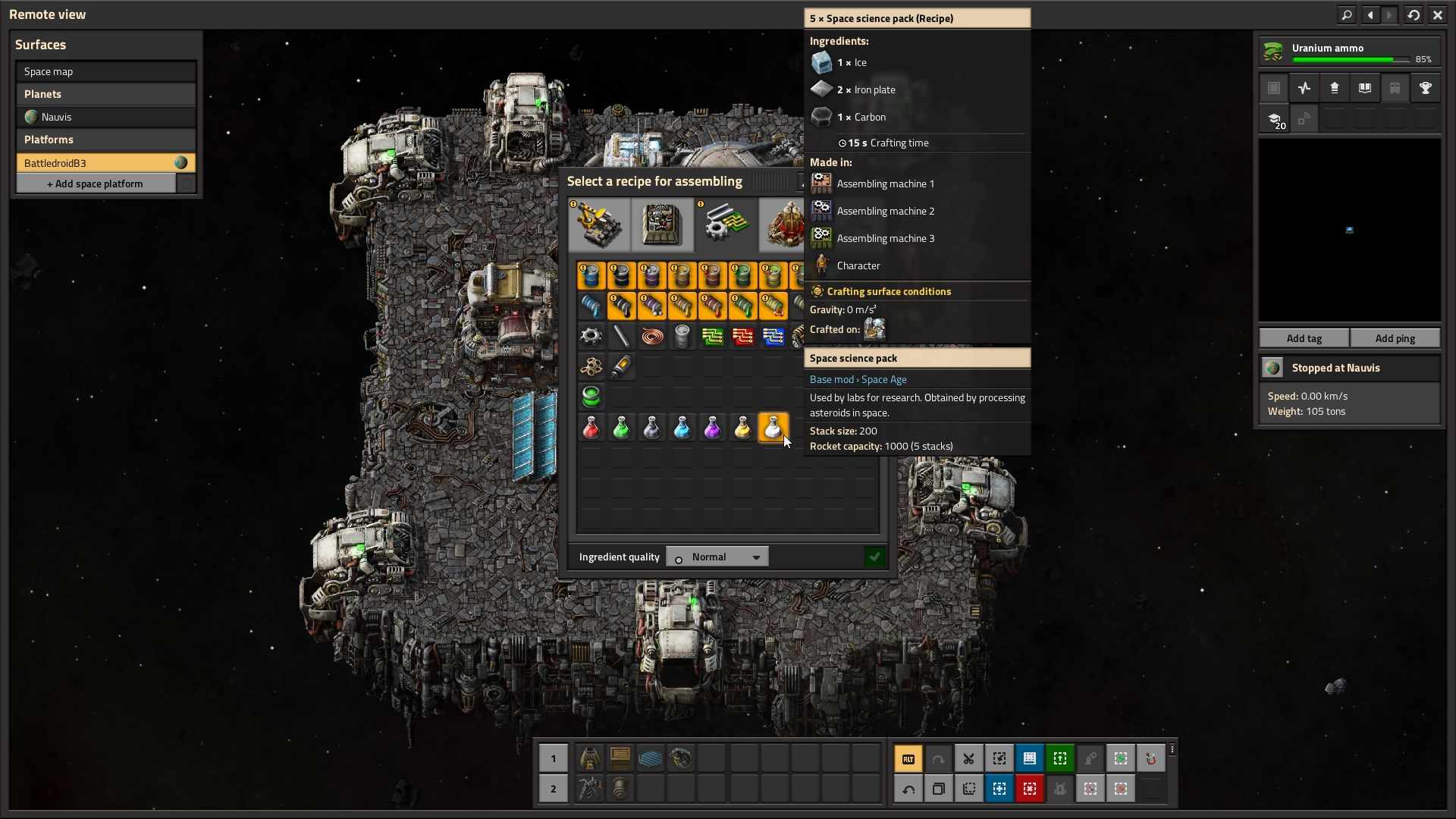Switch to the Logistics recipe tab
Image resolution: width=1456 pixels, height=819 pixels.
599,224
